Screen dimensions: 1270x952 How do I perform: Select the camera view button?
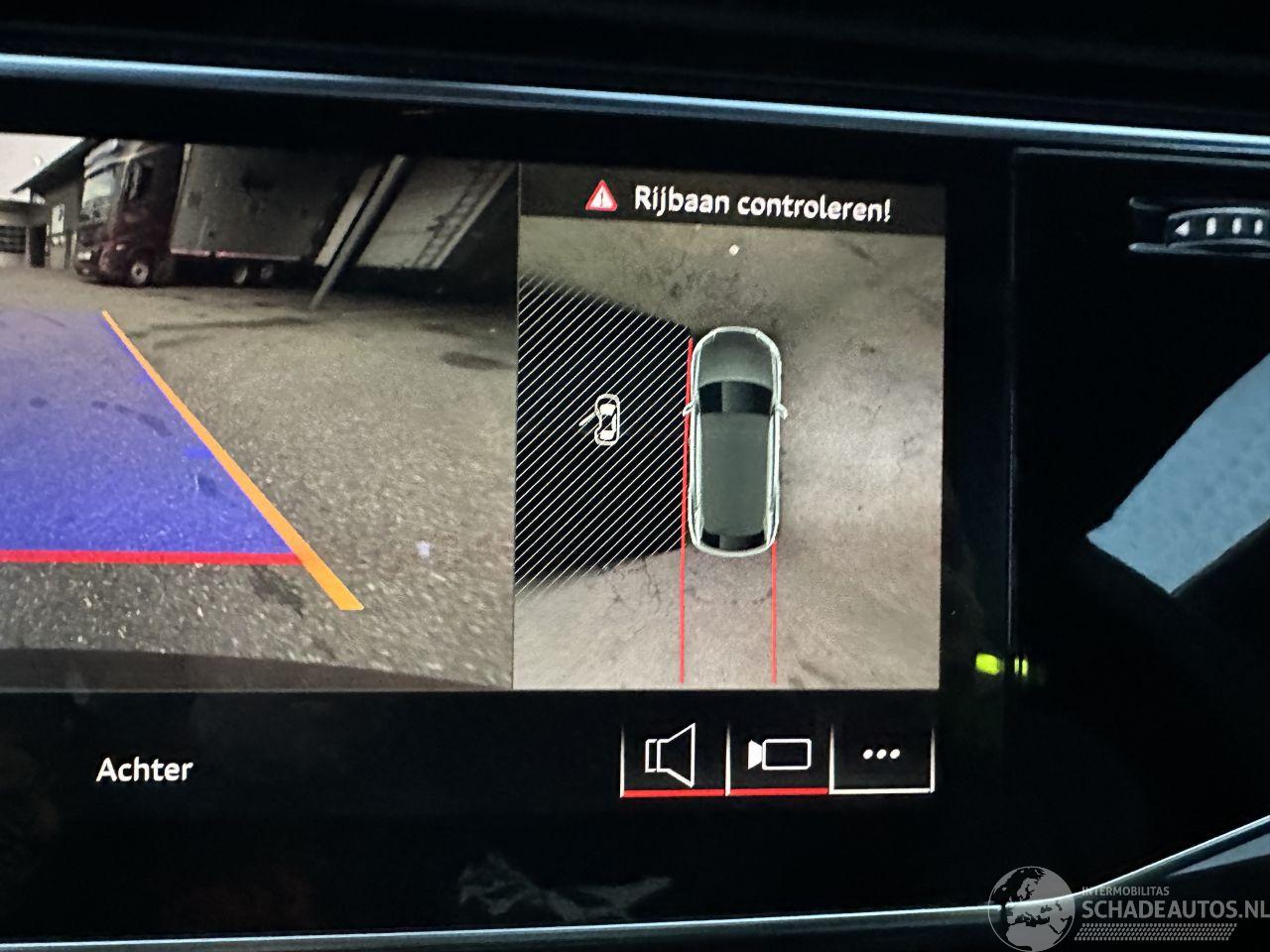coord(780,756)
